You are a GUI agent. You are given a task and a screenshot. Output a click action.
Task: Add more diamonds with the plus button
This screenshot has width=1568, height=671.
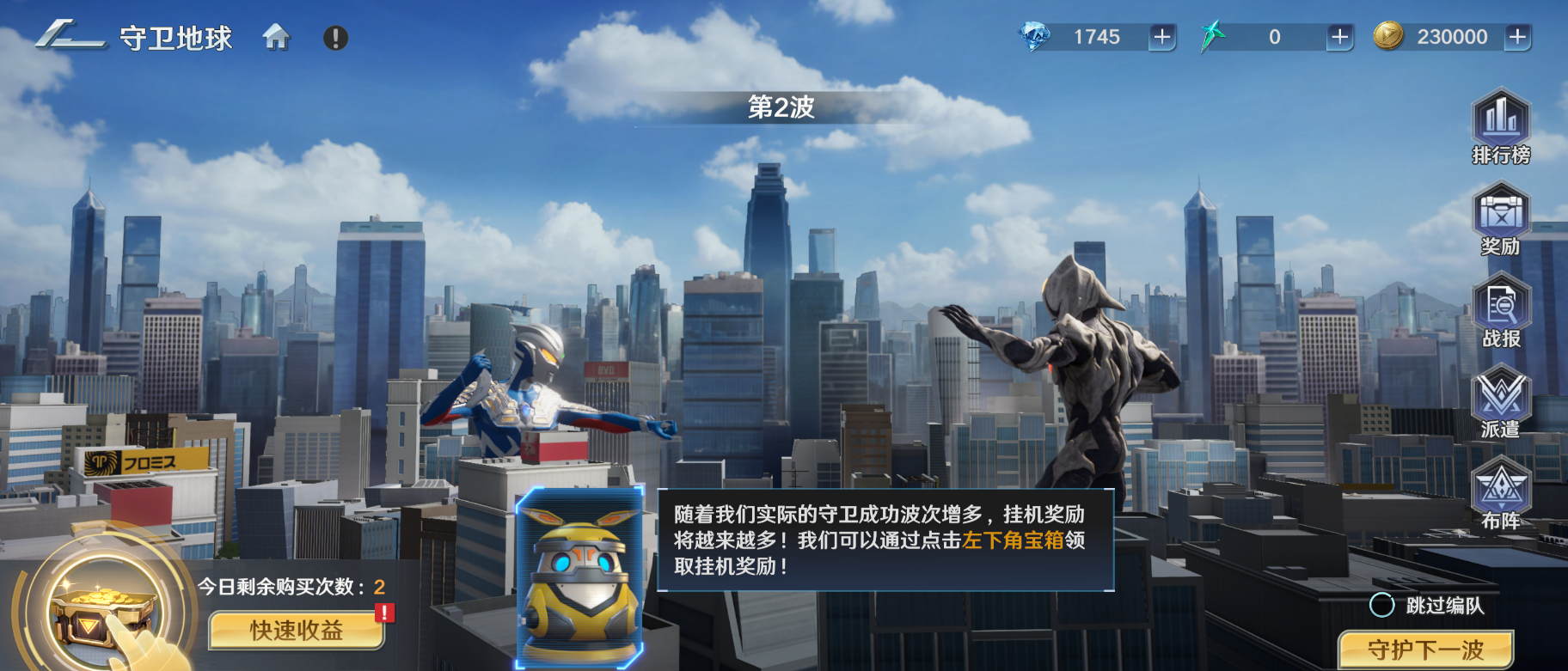tap(1162, 37)
